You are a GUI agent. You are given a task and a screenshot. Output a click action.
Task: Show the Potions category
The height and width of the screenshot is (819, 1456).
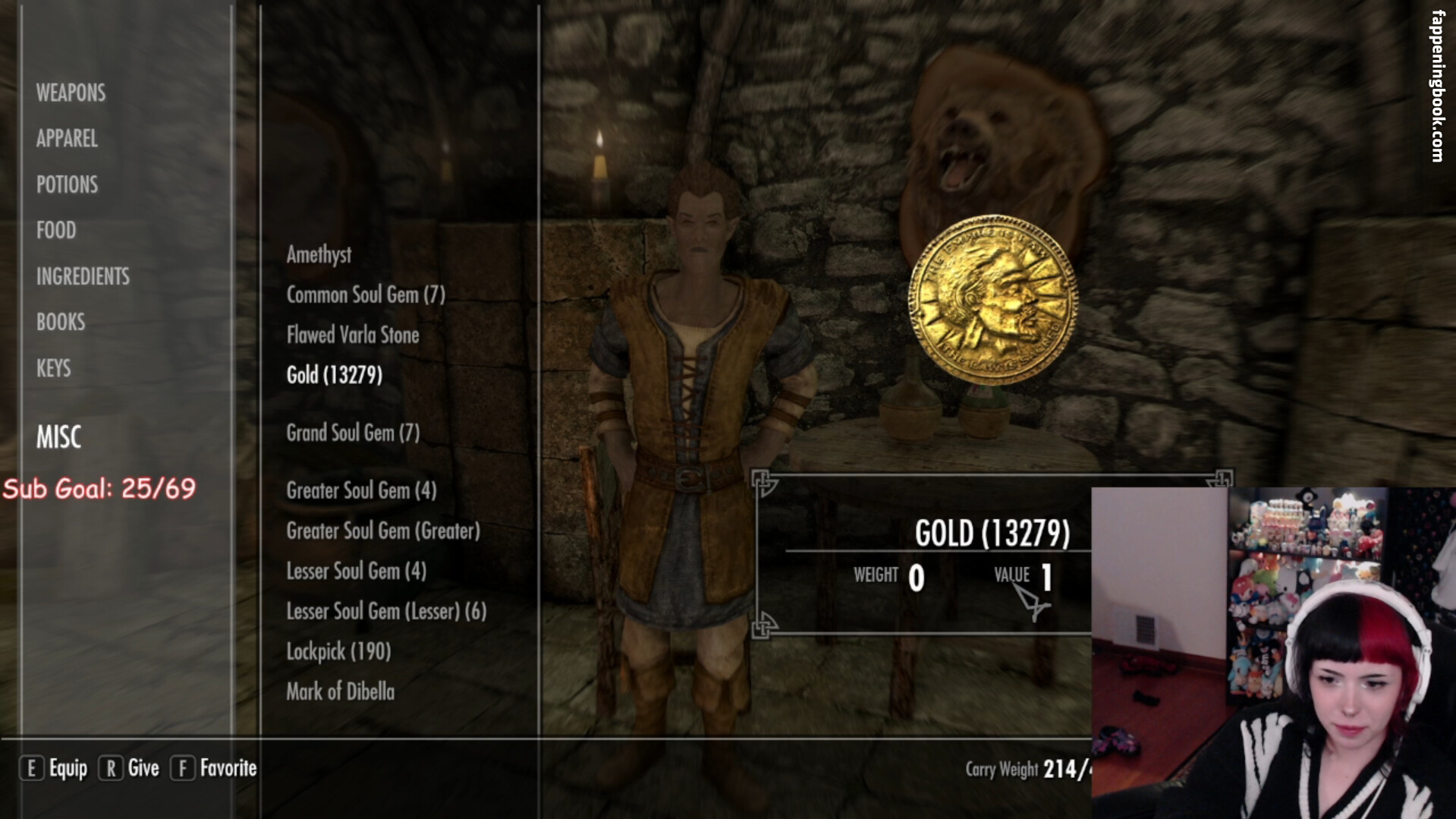tap(67, 184)
